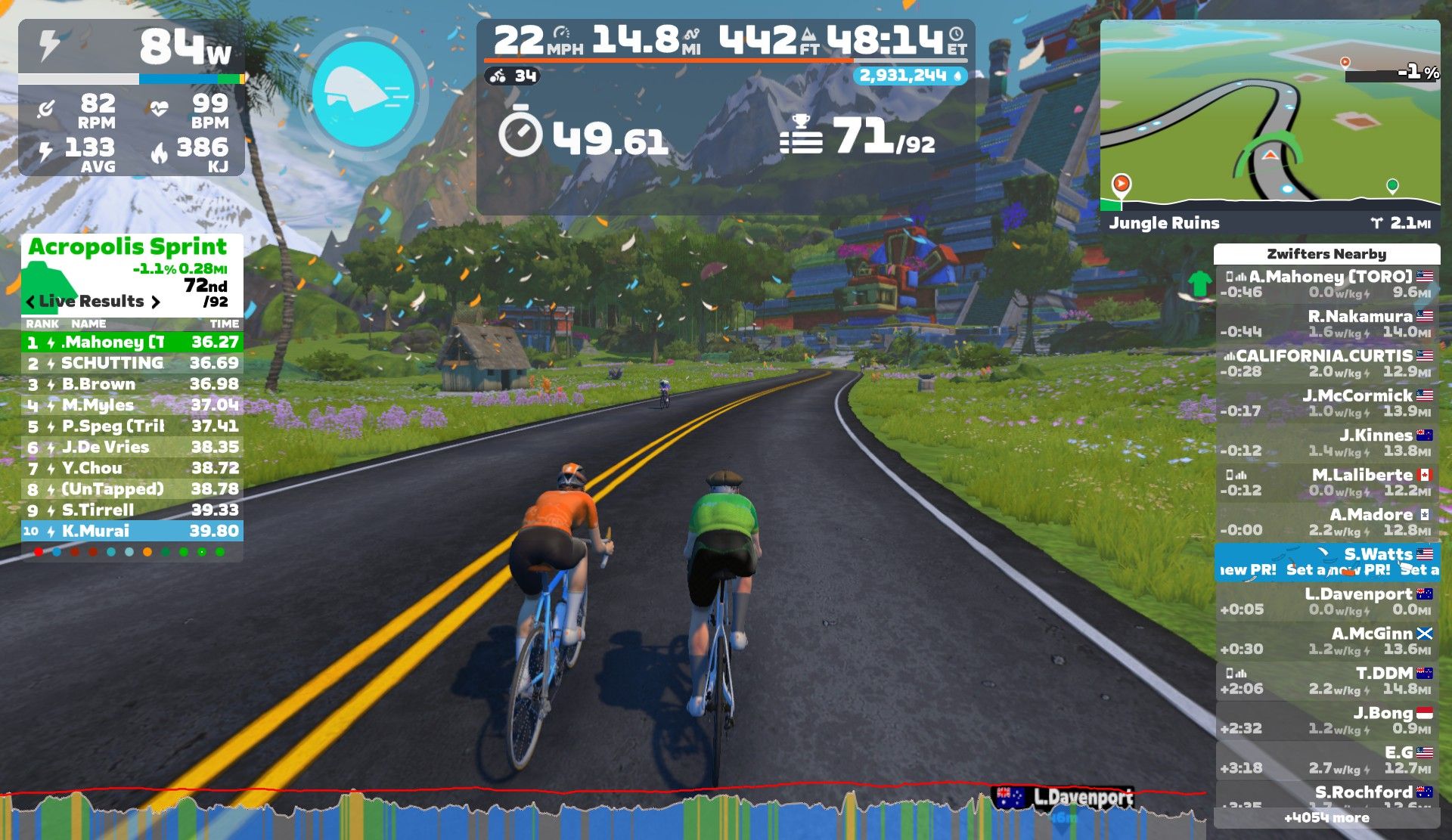This screenshot has width=1452, height=840.
Task: Select L.Davenport in Zwifters Nearby list
Action: [1327, 602]
